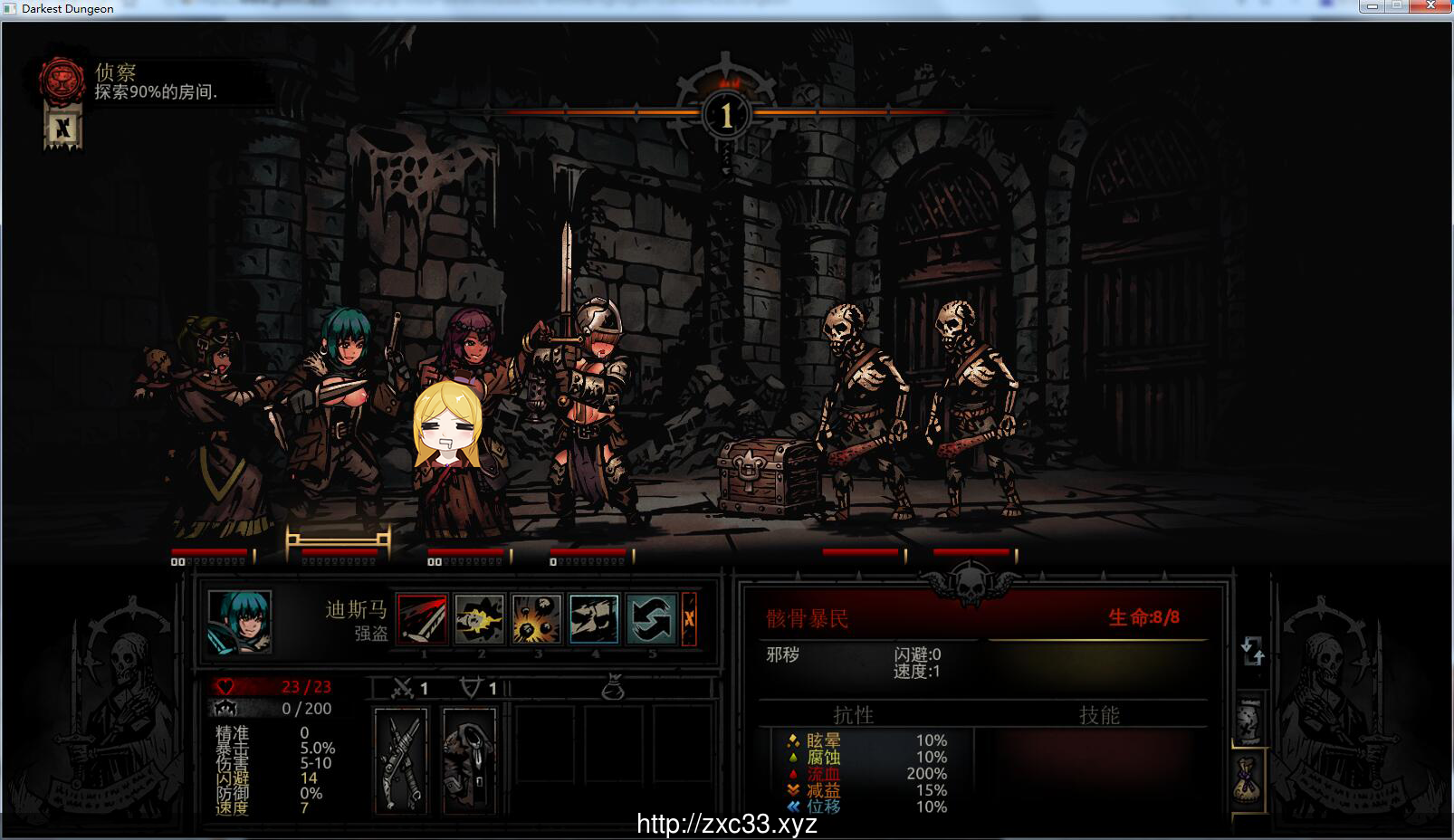The image size is (1454, 840).
Task: Click the bleed (流血) resistance icon
Action: (791, 774)
